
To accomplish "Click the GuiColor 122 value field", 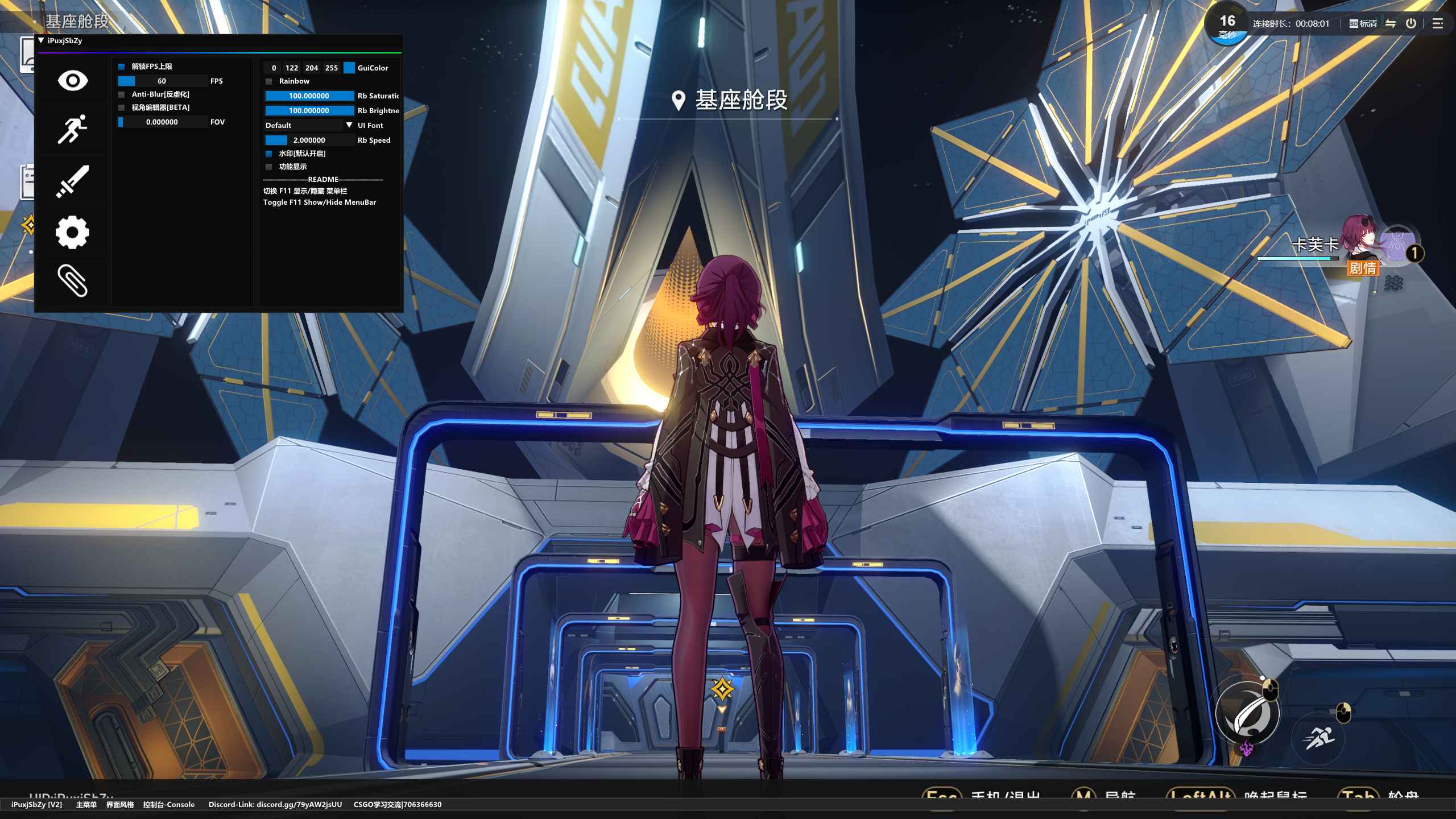I will point(292,68).
